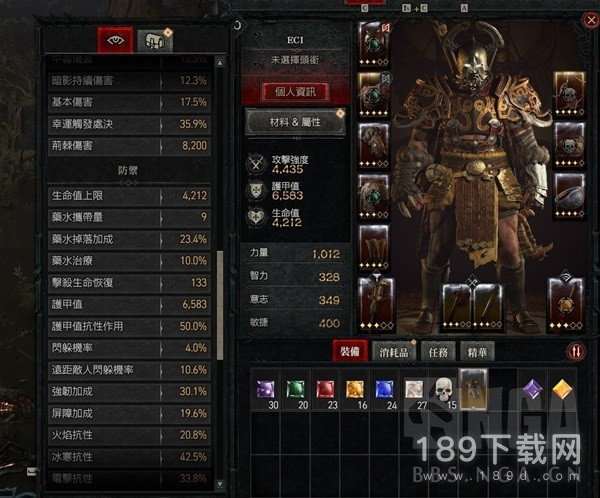Click the red inventory sort button

tap(575, 351)
